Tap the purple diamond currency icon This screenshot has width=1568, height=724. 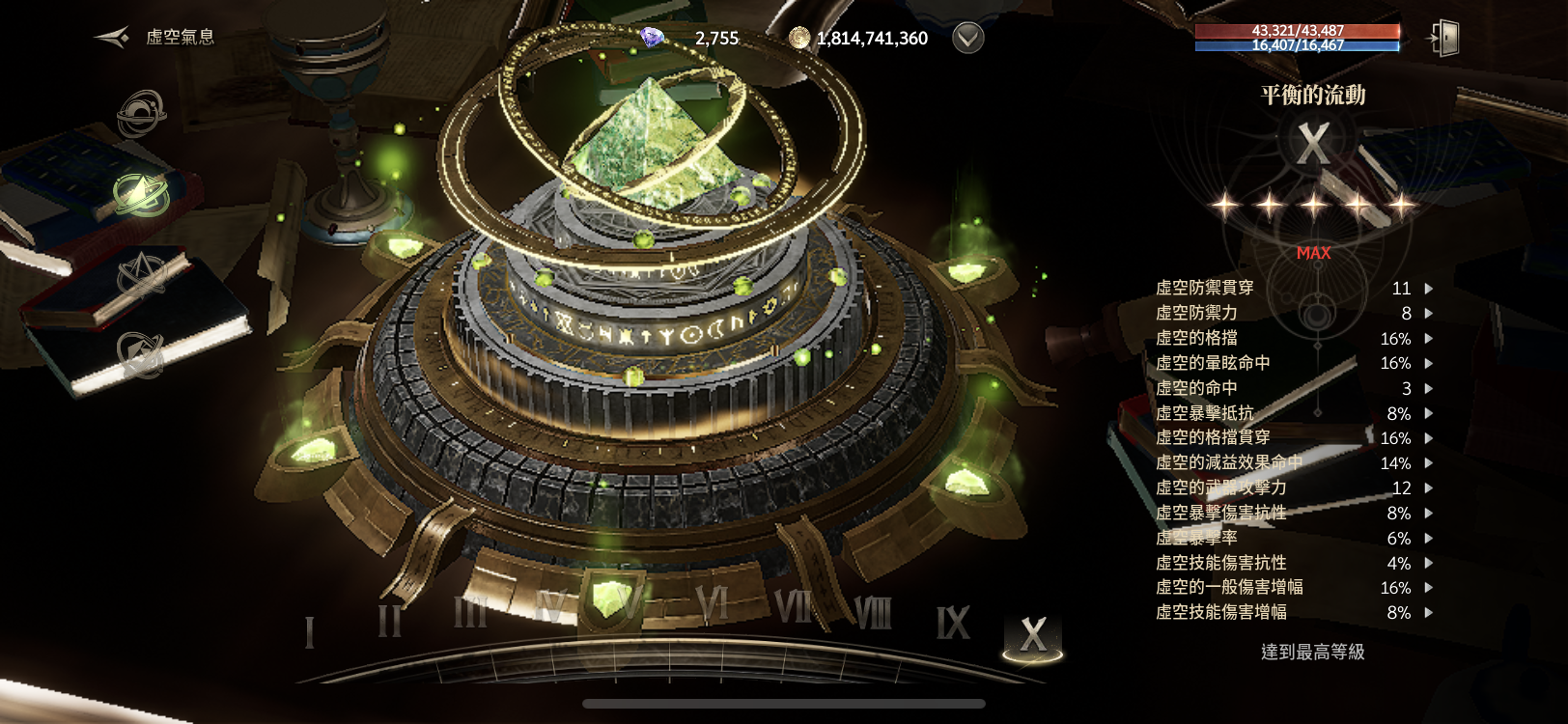(653, 38)
